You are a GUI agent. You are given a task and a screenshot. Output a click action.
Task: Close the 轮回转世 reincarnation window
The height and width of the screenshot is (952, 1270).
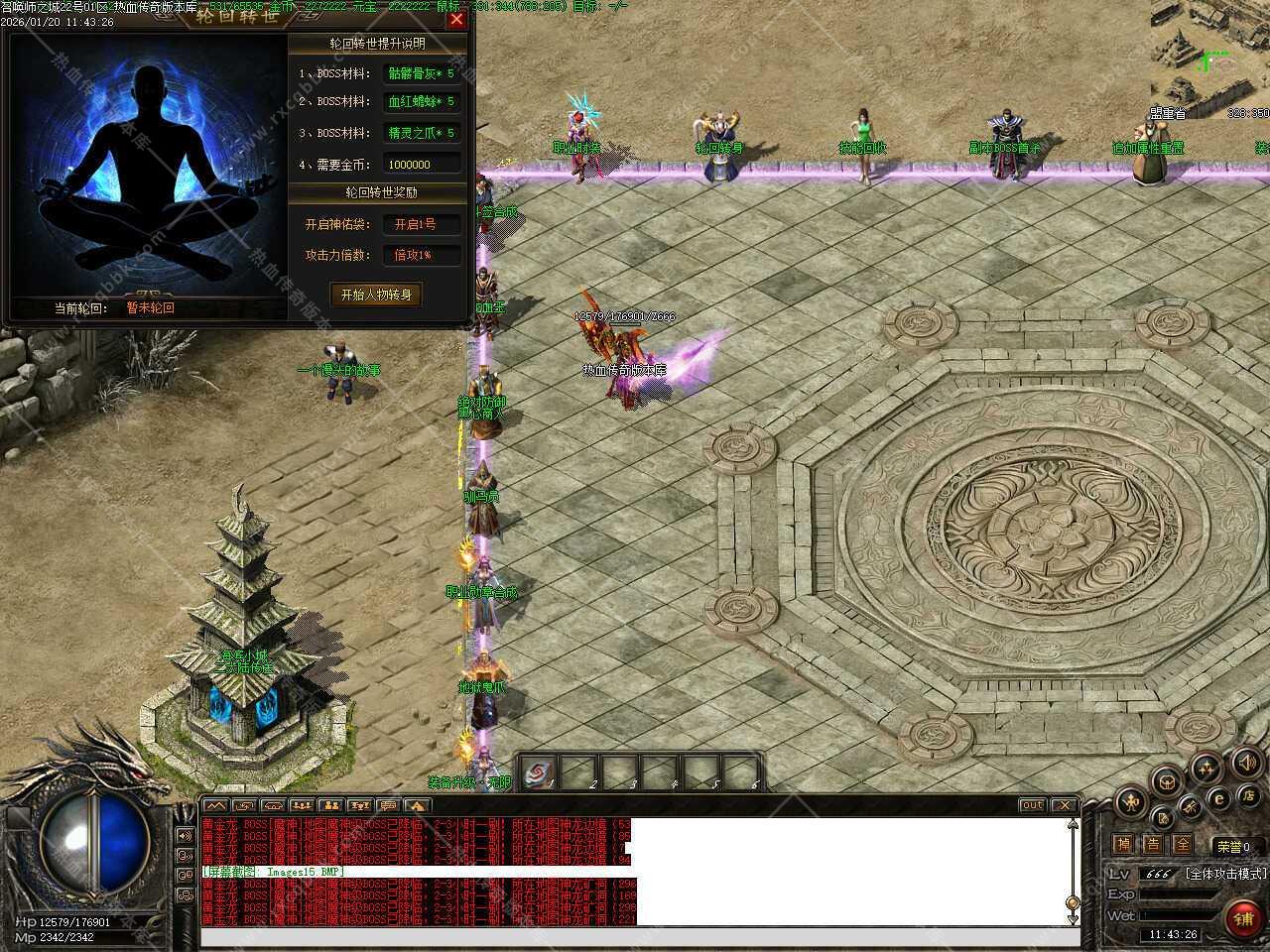[x=456, y=19]
